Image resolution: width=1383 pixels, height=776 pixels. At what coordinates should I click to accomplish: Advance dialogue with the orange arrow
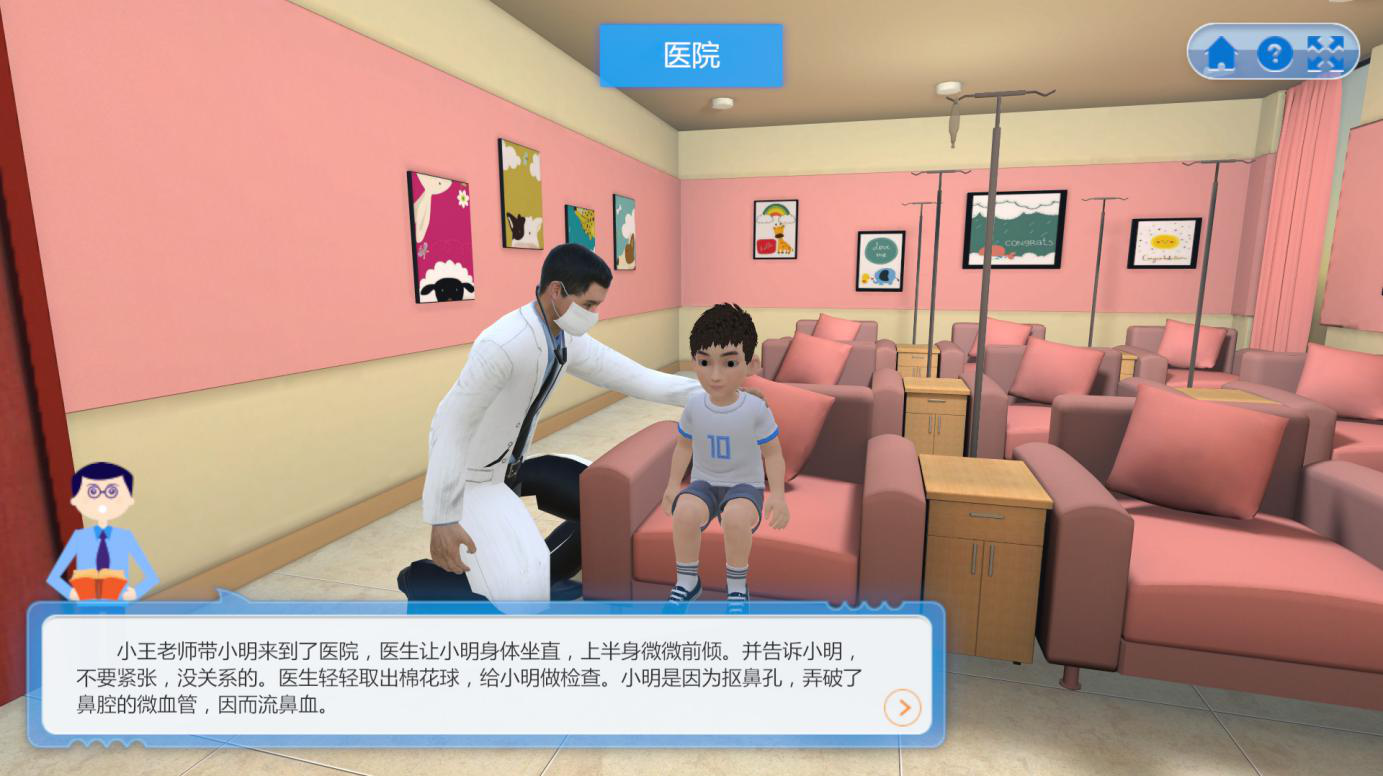(x=902, y=708)
